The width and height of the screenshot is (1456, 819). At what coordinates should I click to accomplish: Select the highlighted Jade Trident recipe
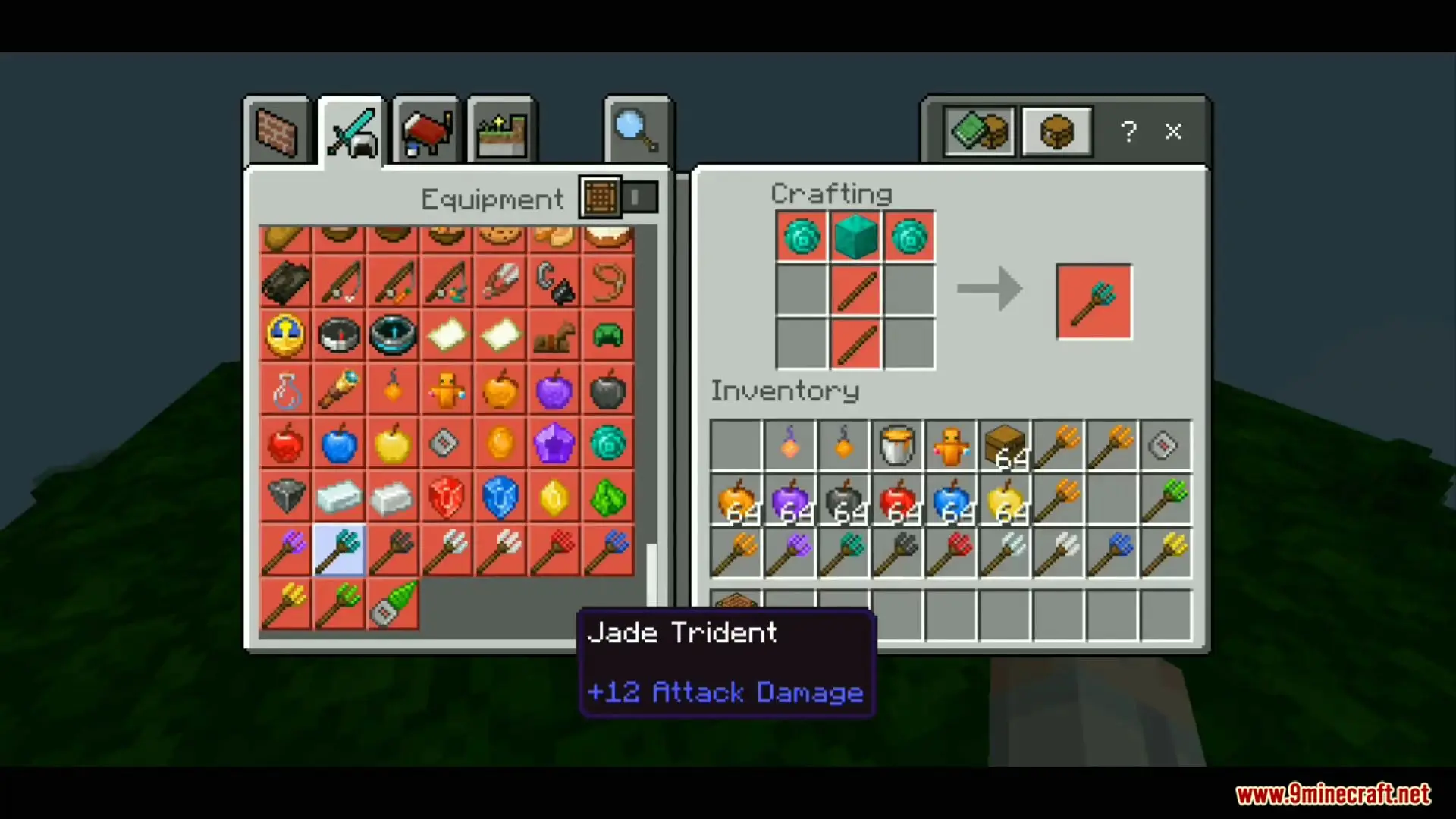pyautogui.click(x=339, y=551)
